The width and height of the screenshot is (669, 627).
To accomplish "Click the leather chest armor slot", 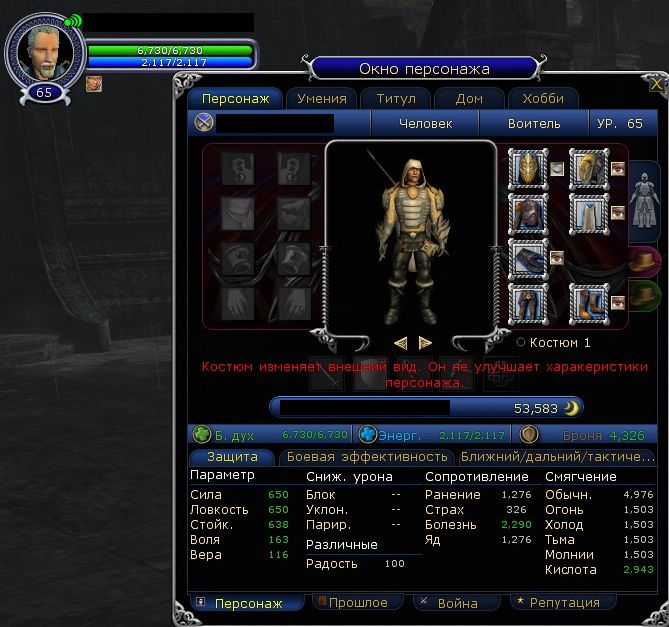I will click(527, 212).
